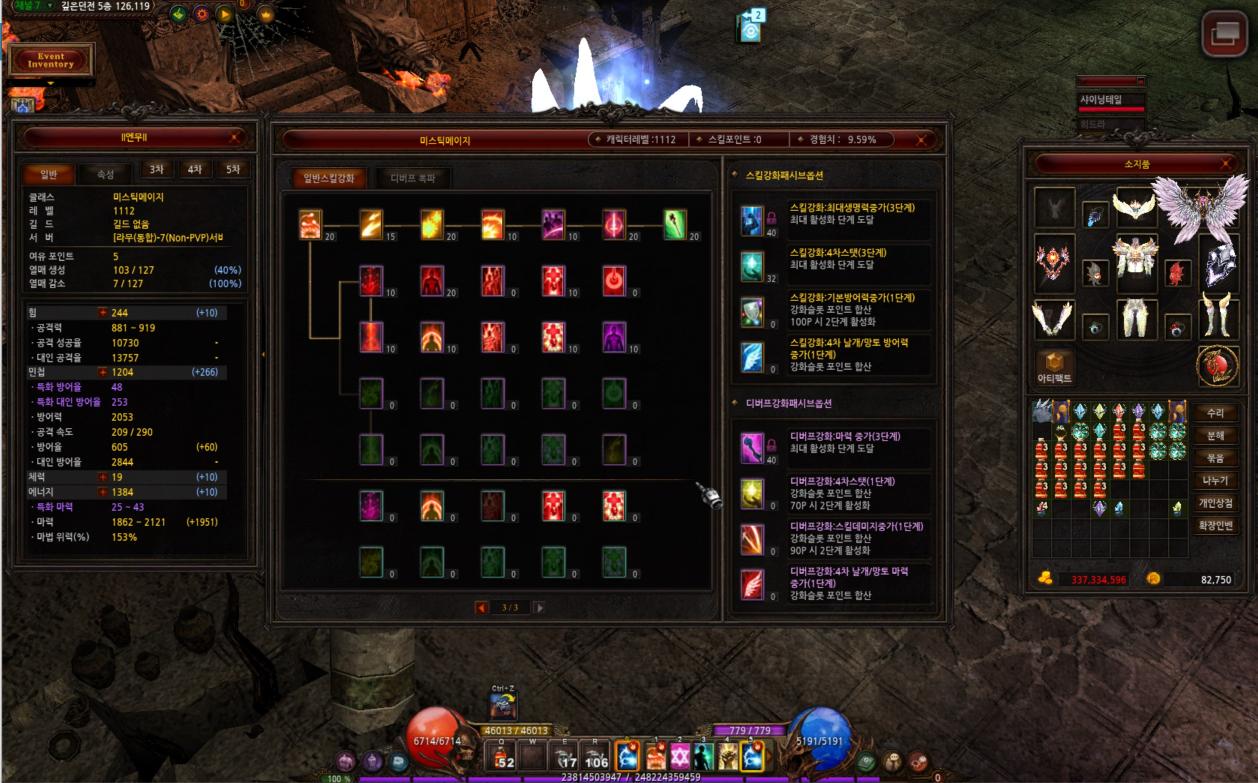
Task: Select the green wand skill icon
Action: (676, 224)
